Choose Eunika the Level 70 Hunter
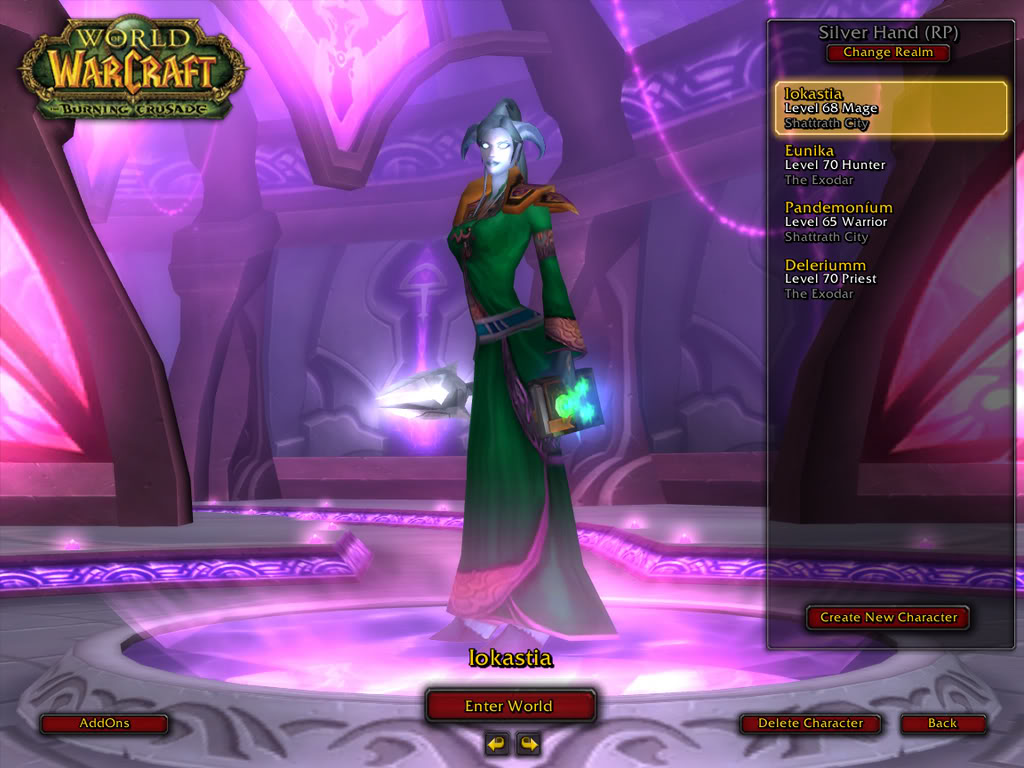Image resolution: width=1024 pixels, height=768 pixels. tap(891, 165)
